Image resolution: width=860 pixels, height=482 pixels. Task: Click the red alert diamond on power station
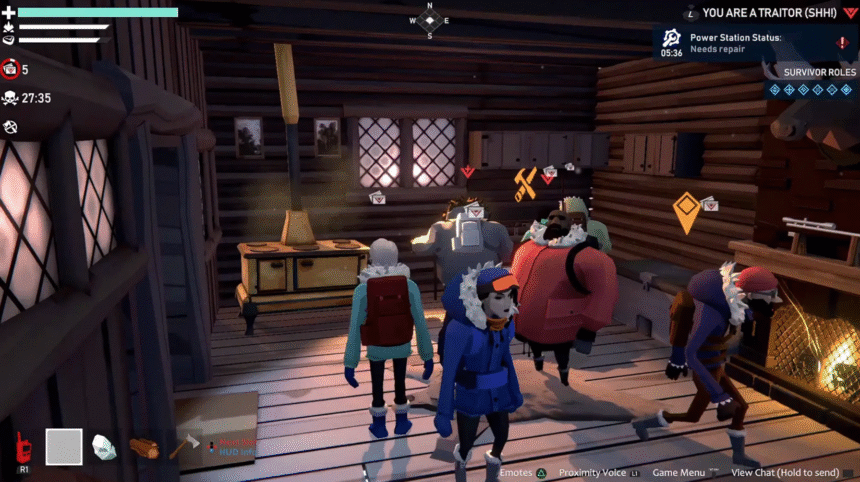[x=841, y=43]
